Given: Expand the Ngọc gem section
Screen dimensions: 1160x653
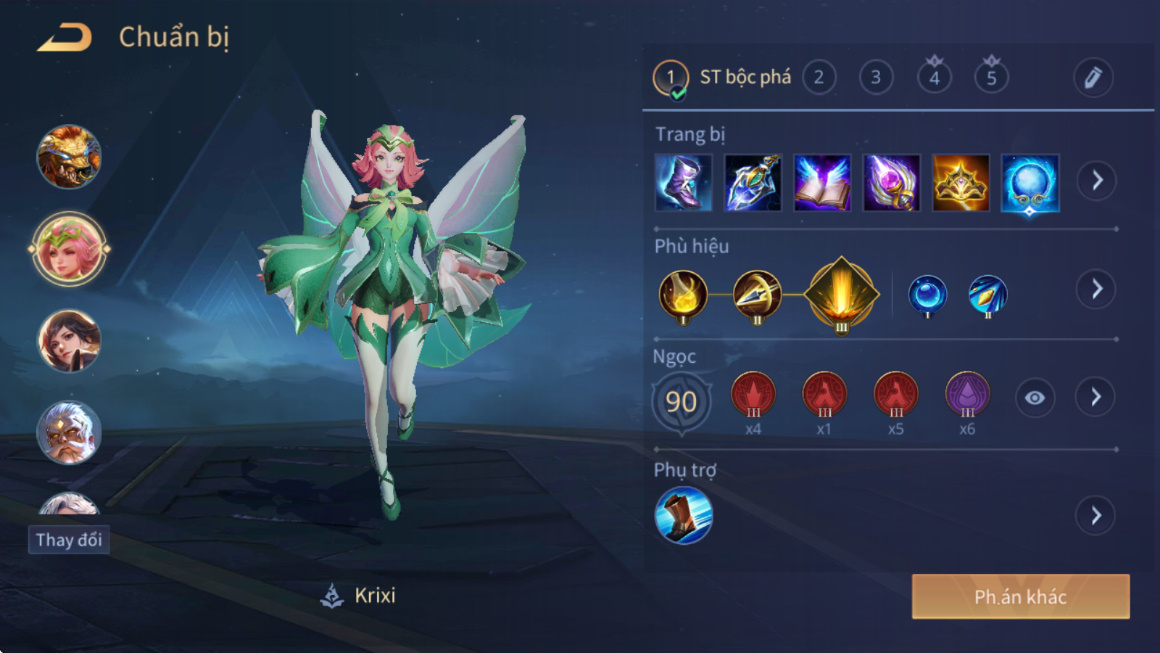Looking at the screenshot, I should point(1096,397).
